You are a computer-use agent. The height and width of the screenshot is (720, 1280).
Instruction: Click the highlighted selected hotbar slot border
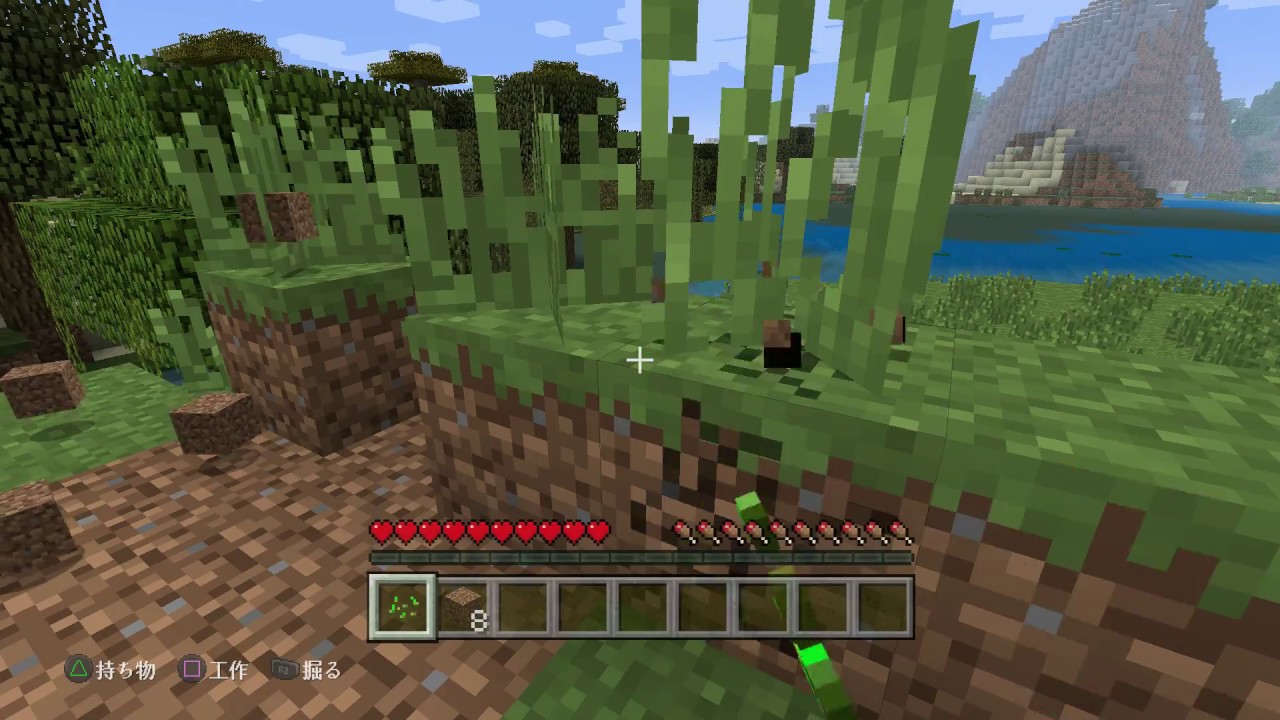pos(401,603)
